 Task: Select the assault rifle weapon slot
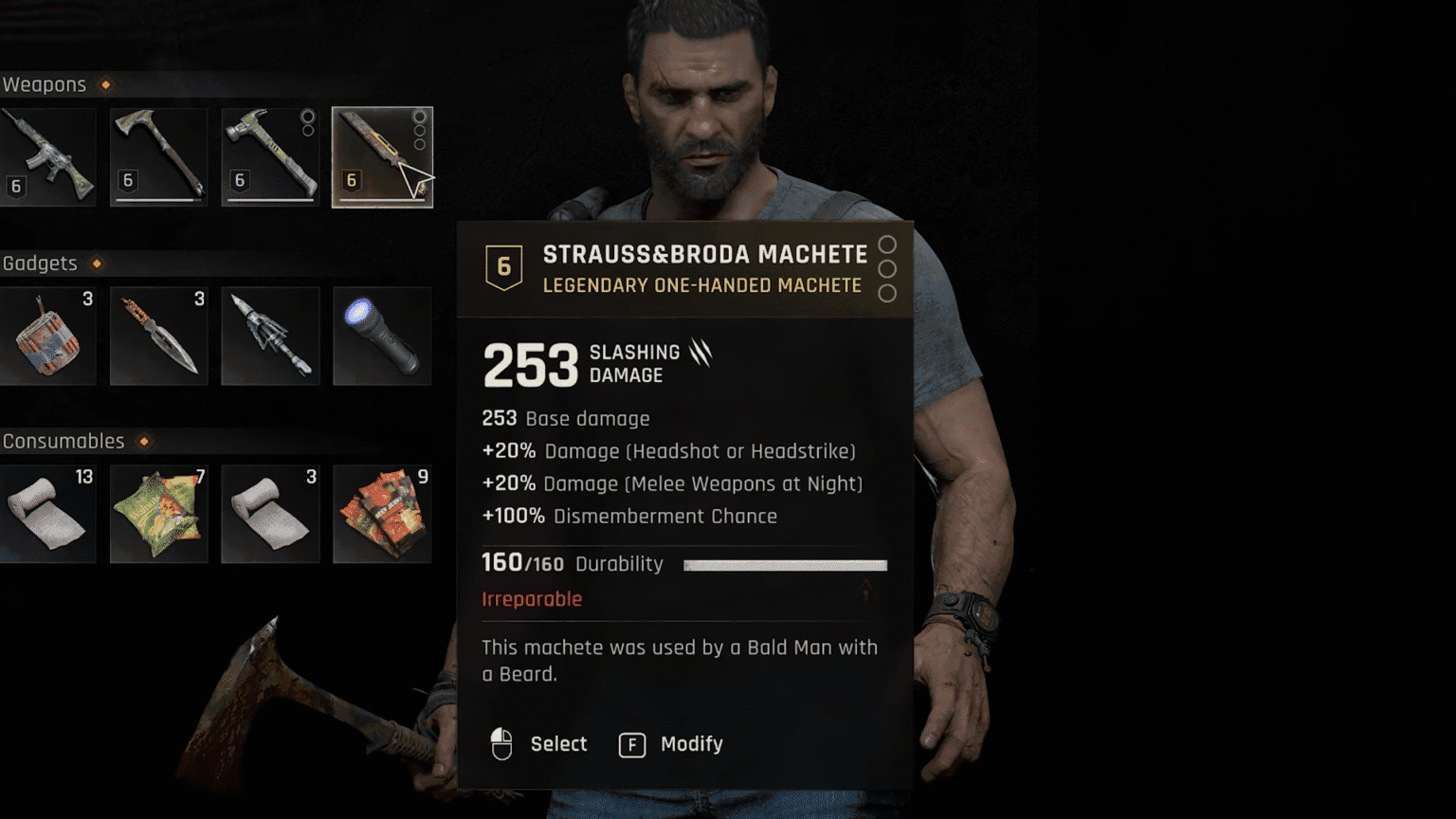tap(47, 156)
